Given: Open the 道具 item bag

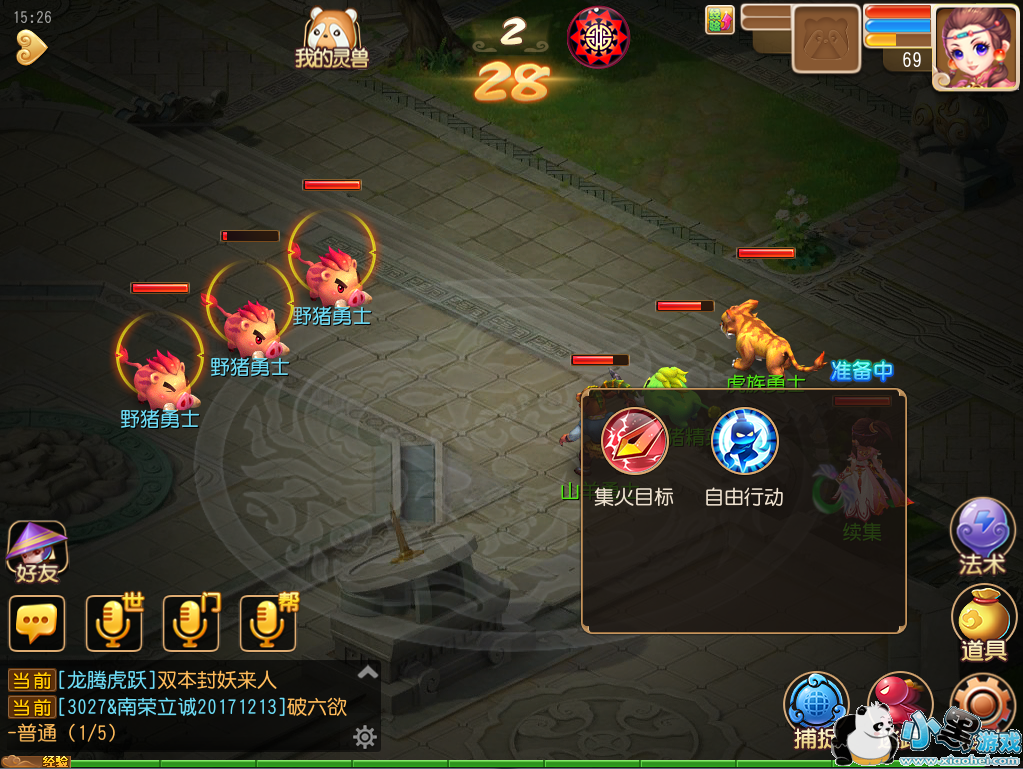Looking at the screenshot, I should [982, 620].
